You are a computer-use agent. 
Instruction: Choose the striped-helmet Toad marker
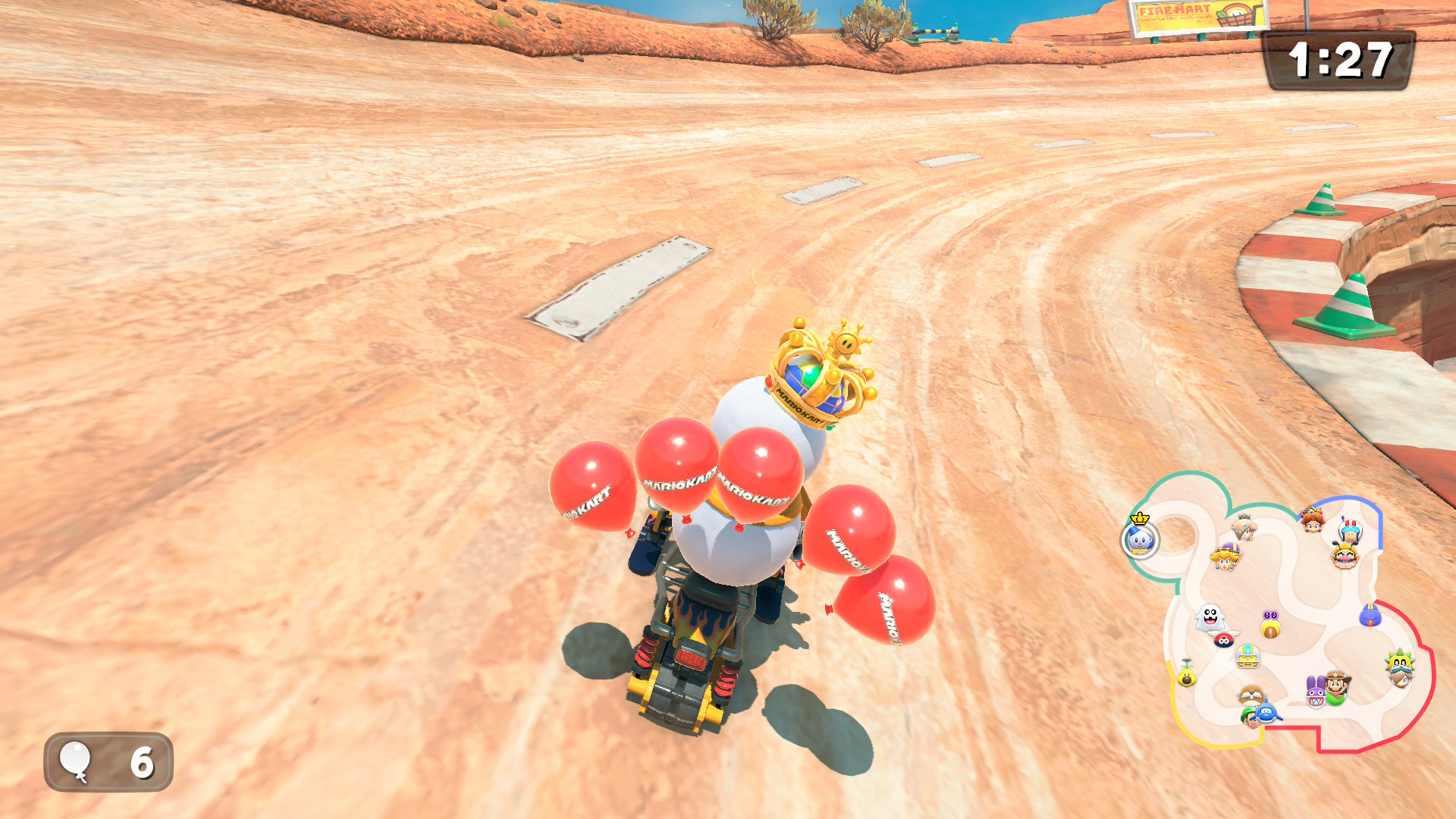coord(1350,529)
